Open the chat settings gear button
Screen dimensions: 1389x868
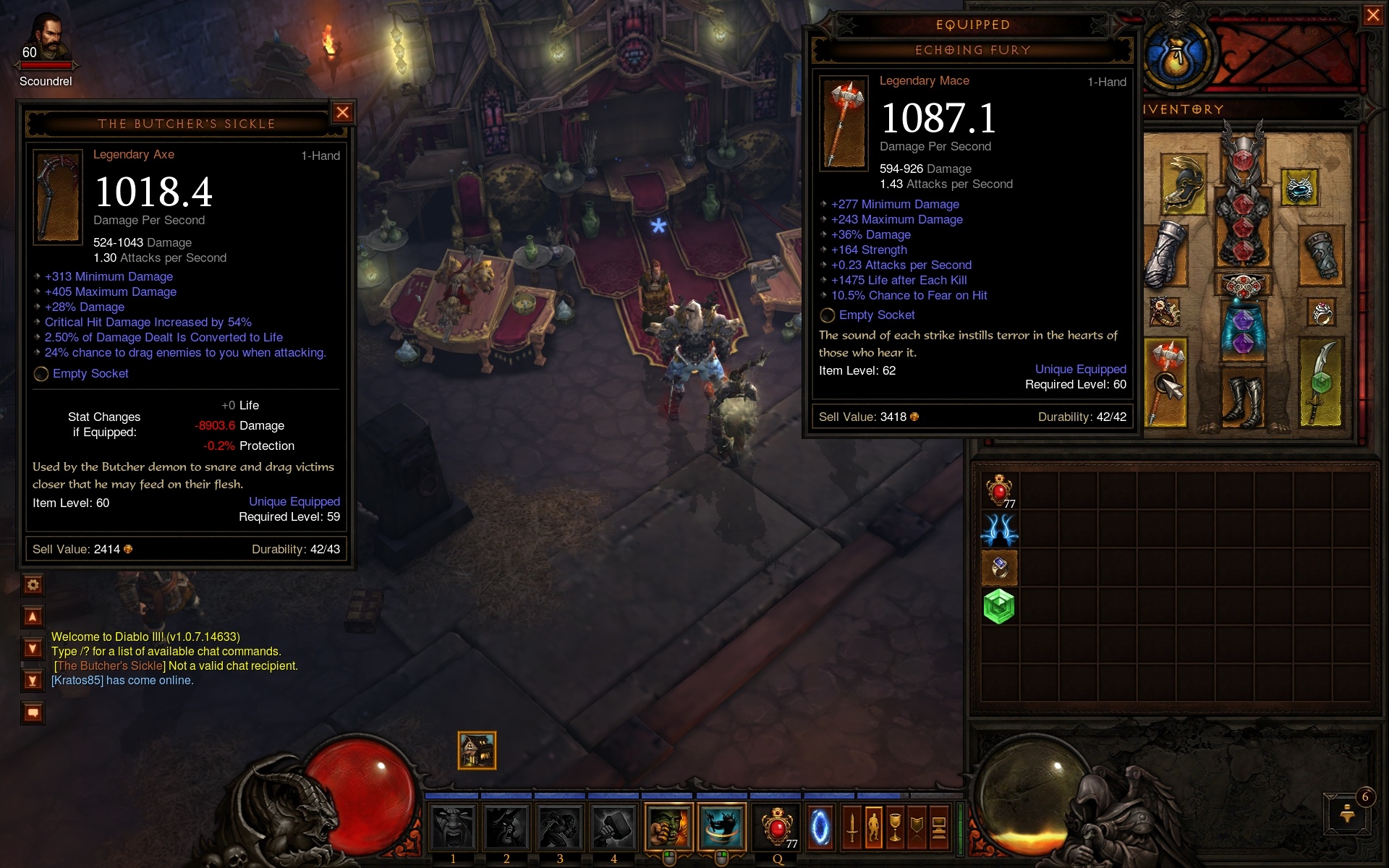tap(33, 584)
